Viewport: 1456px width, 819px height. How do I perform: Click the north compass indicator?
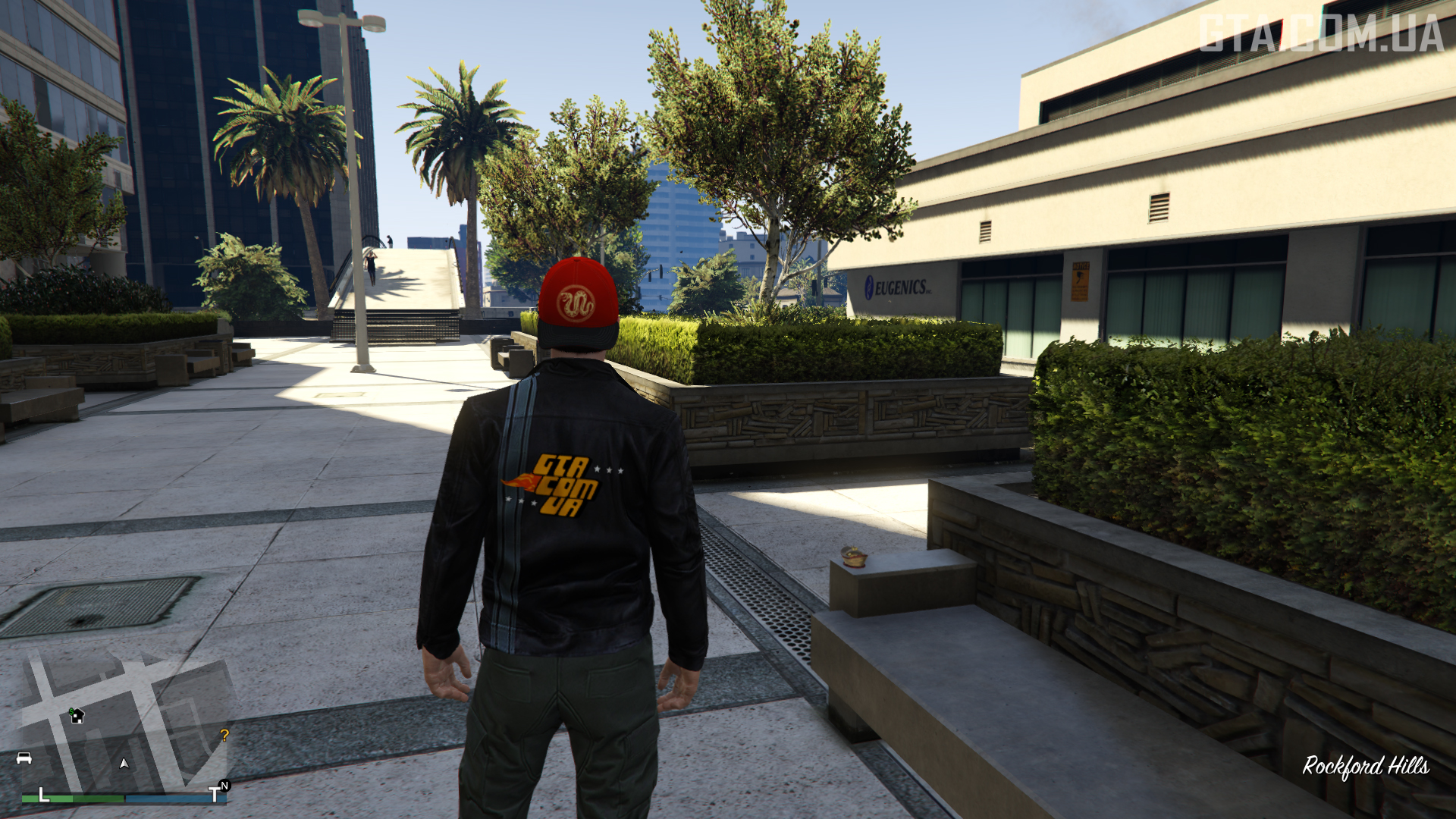[224, 786]
